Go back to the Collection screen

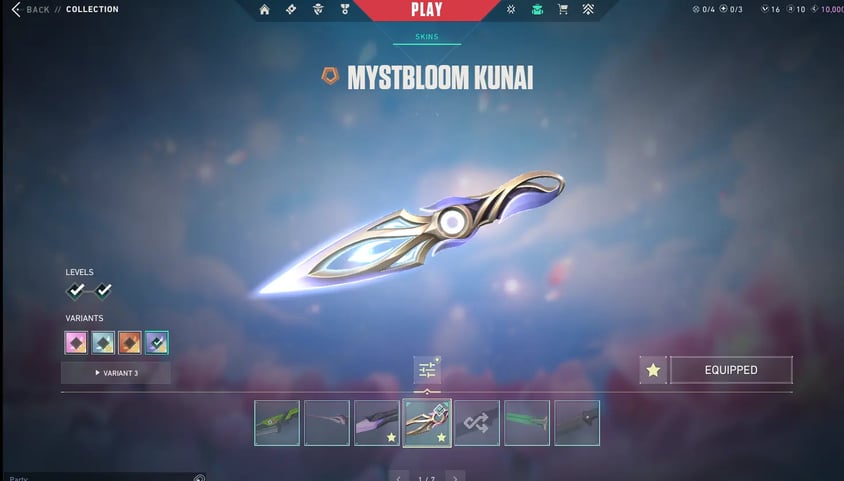[x=32, y=10]
